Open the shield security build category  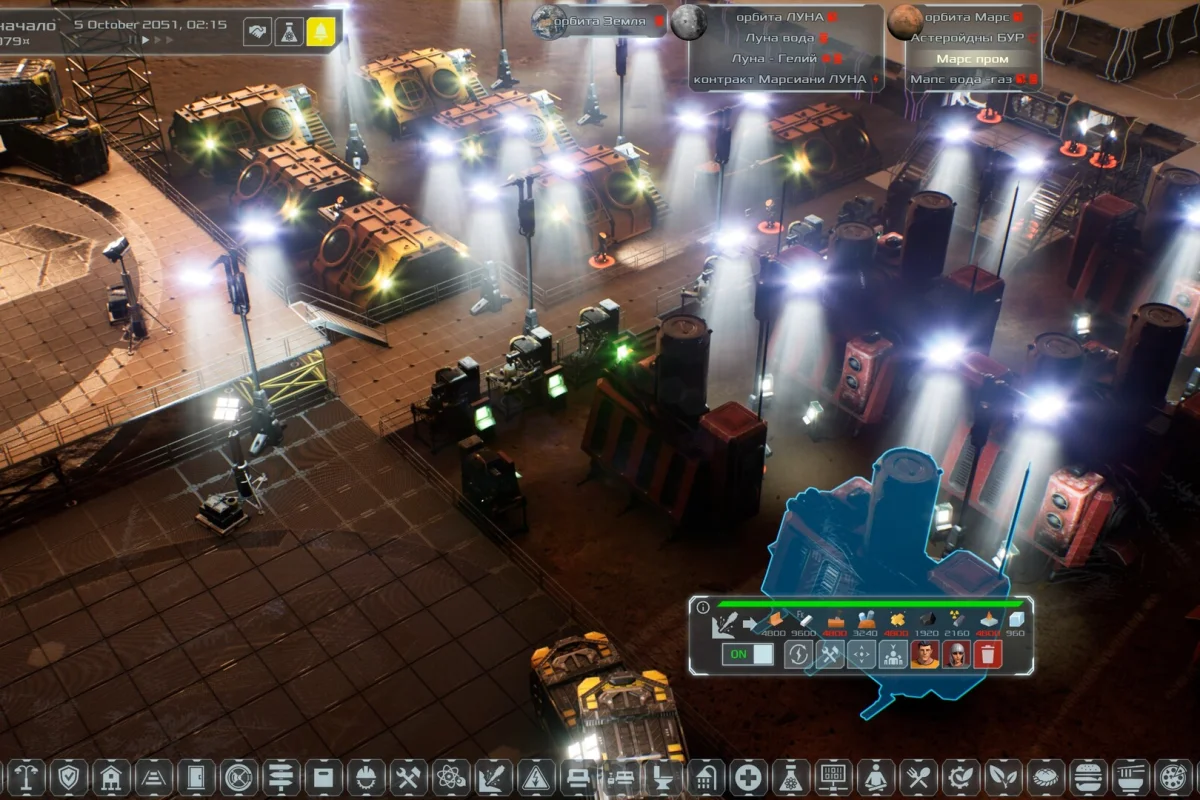pyautogui.click(x=68, y=776)
